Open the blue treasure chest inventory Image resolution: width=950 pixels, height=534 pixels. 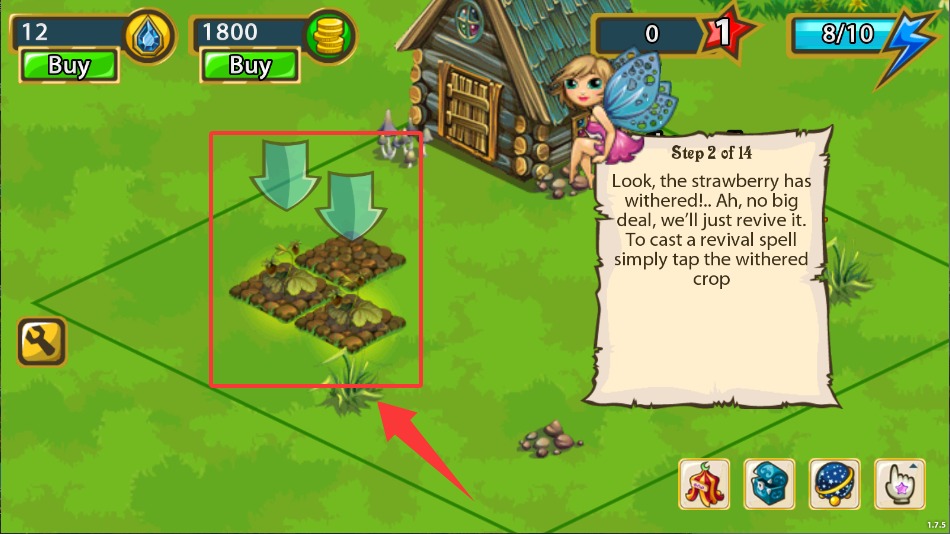pos(769,484)
